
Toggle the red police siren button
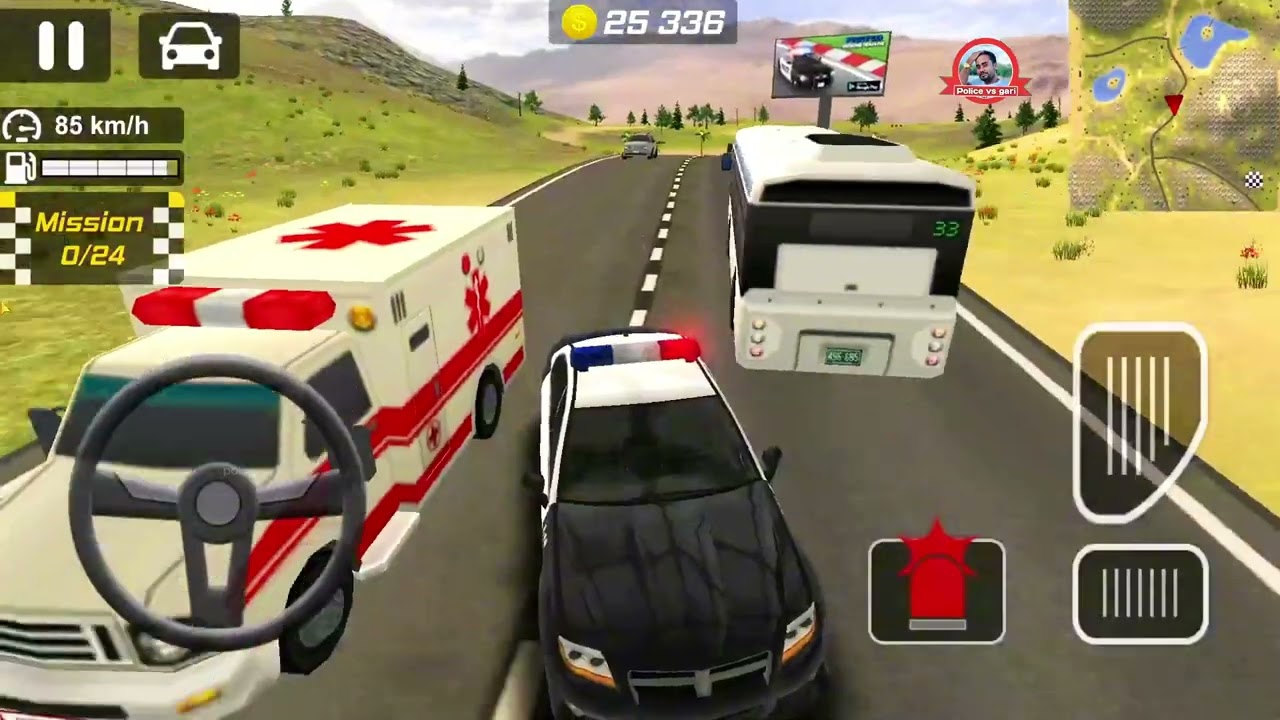coord(936,590)
